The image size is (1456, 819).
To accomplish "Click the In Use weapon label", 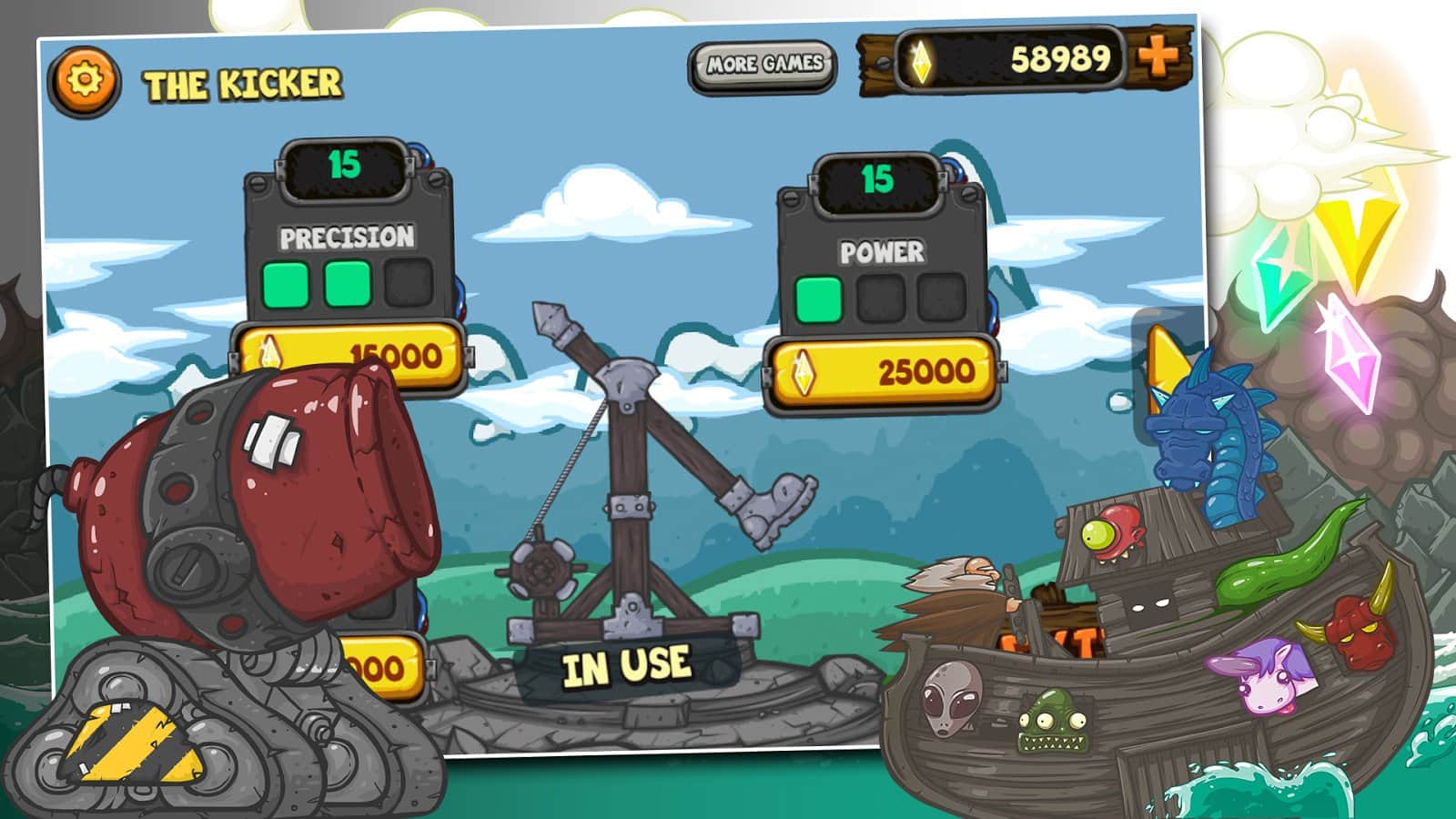I will point(626,667).
